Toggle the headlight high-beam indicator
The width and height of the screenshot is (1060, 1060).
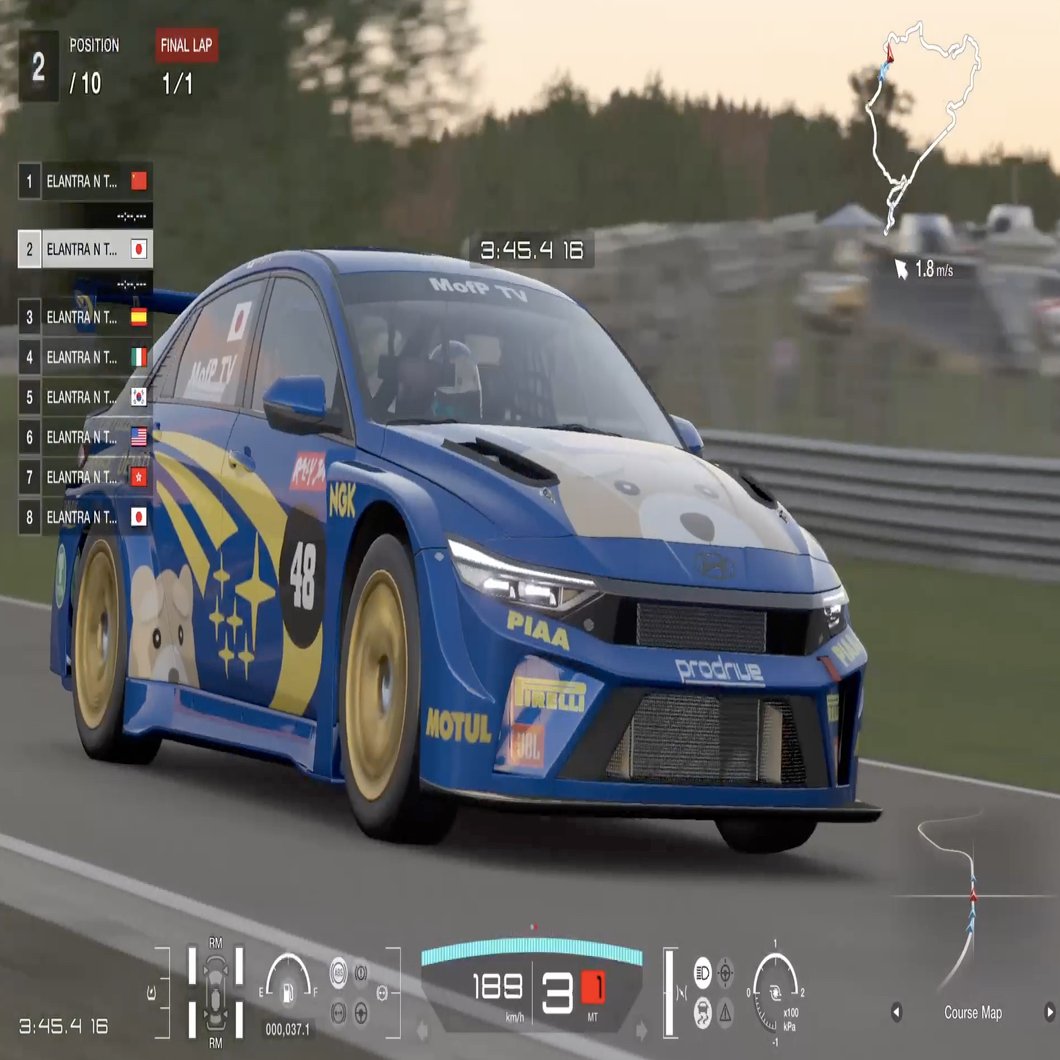coord(703,971)
